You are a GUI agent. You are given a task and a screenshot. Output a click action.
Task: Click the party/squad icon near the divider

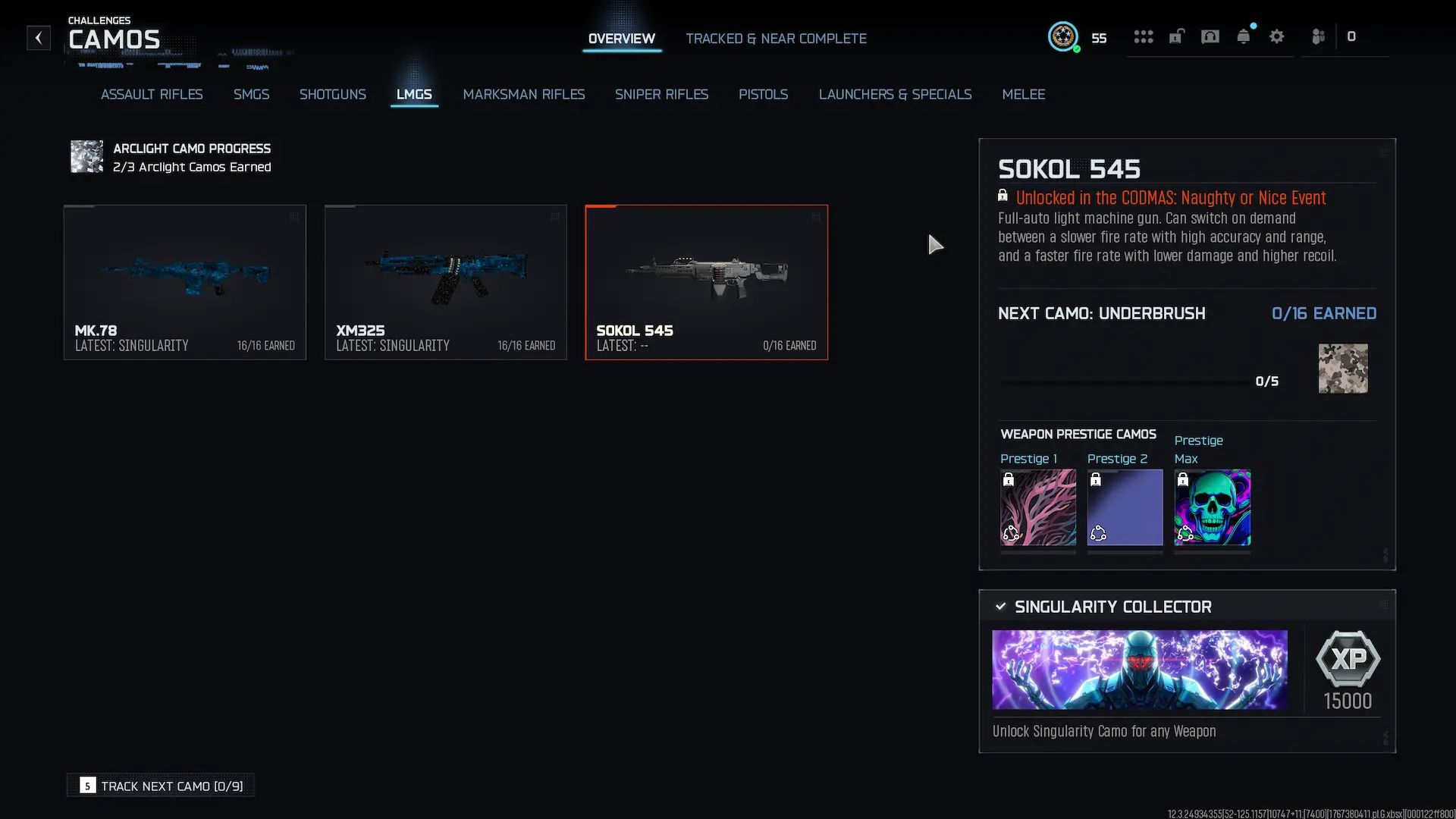pos(1318,36)
